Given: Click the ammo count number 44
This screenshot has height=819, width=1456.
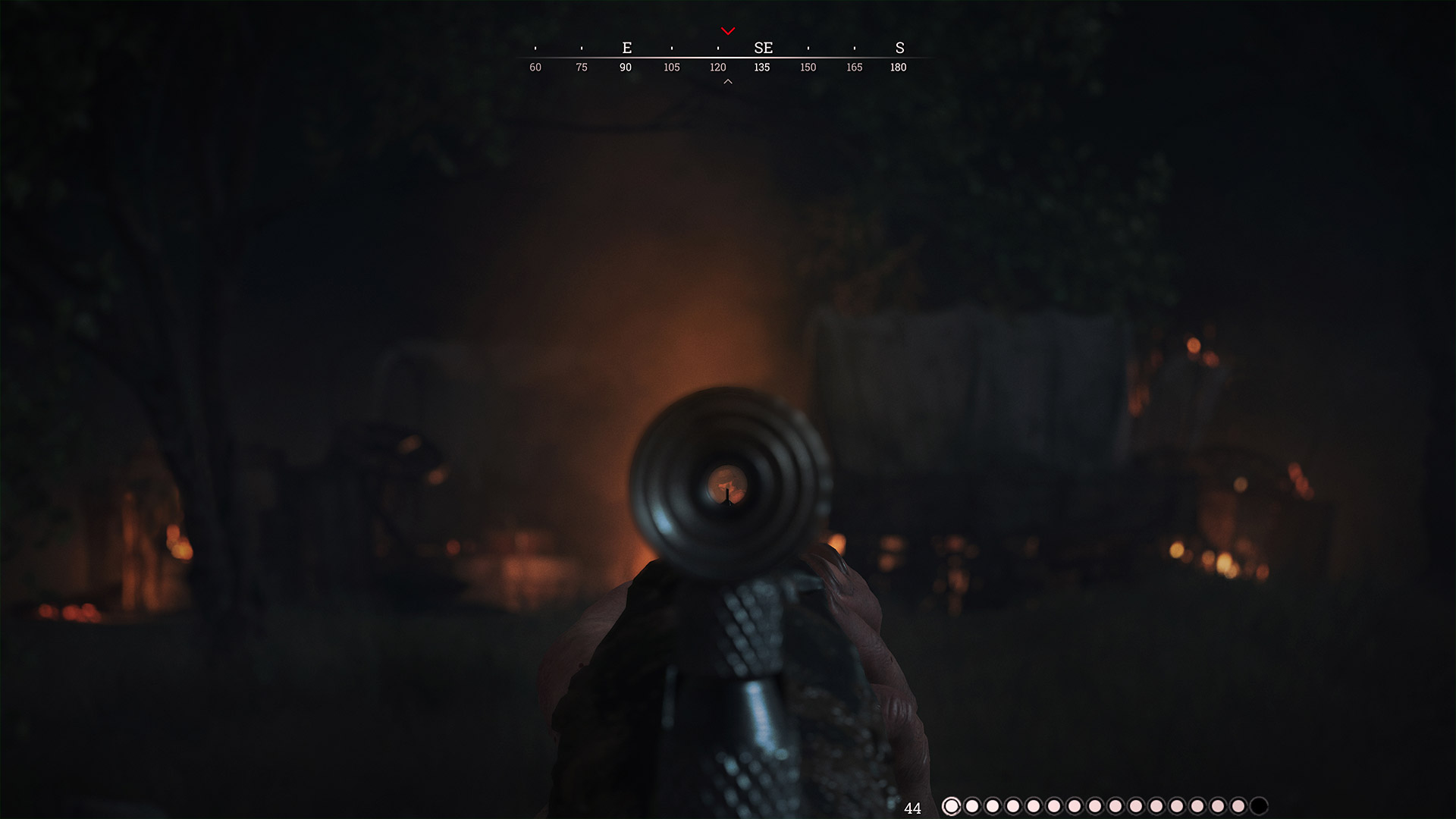Looking at the screenshot, I should pyautogui.click(x=912, y=808).
